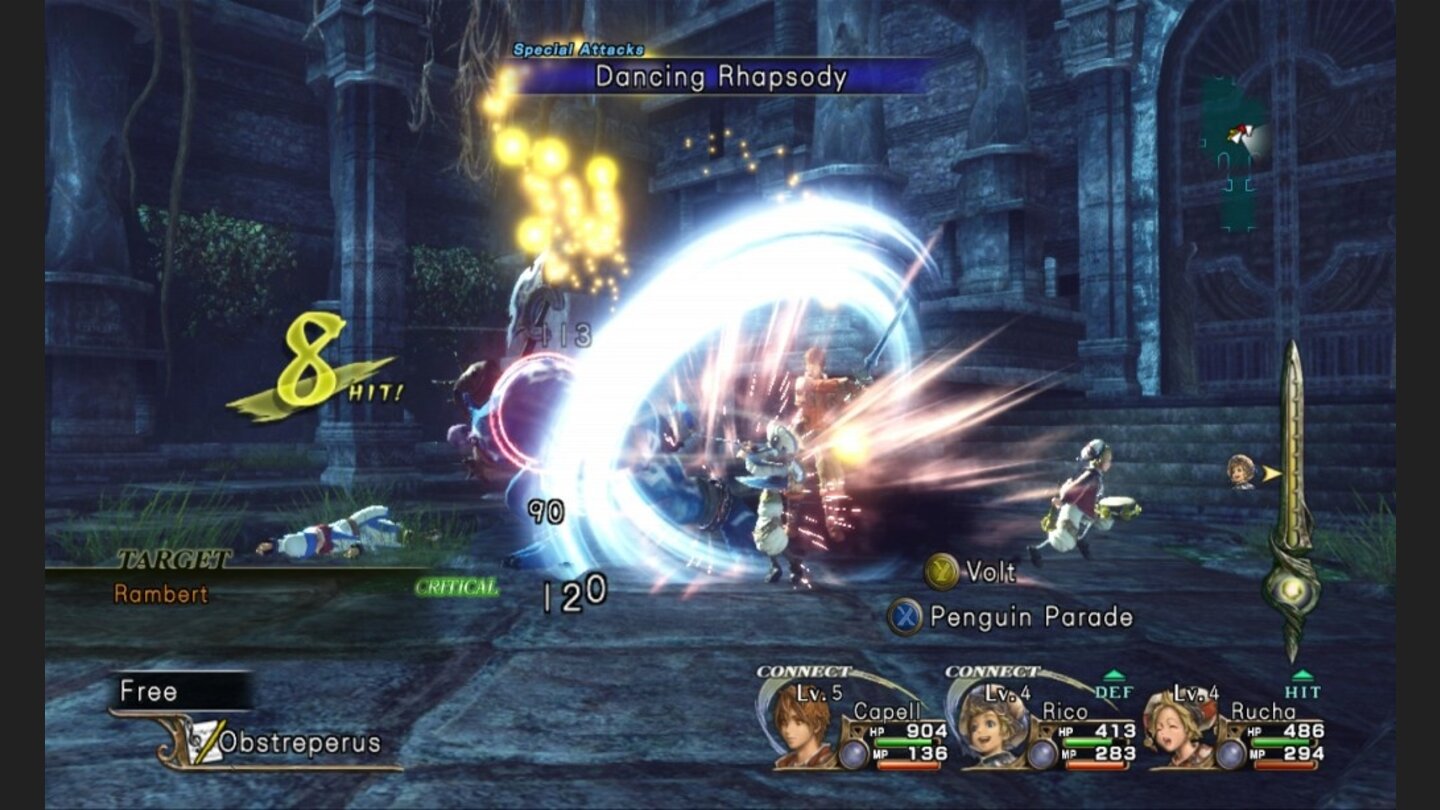Click the Rambert target name
The image size is (1440, 810).
pyautogui.click(x=161, y=594)
